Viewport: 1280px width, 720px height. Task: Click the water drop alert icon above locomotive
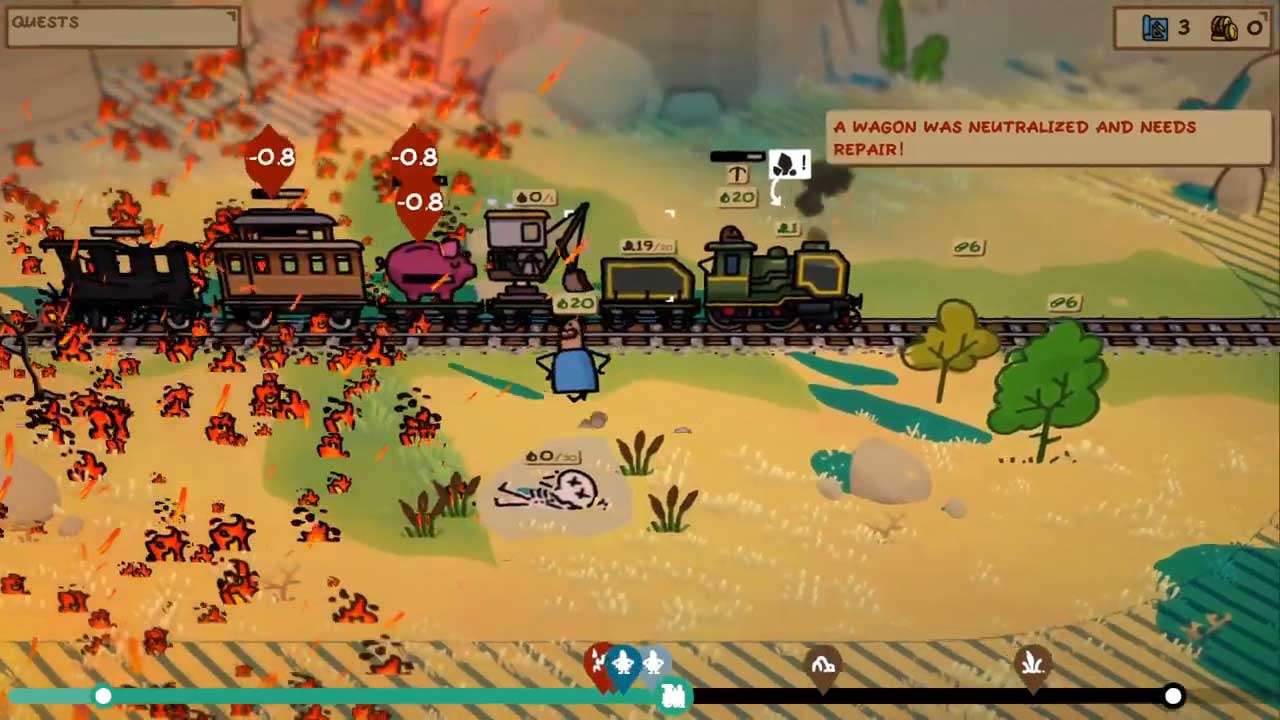(x=788, y=166)
